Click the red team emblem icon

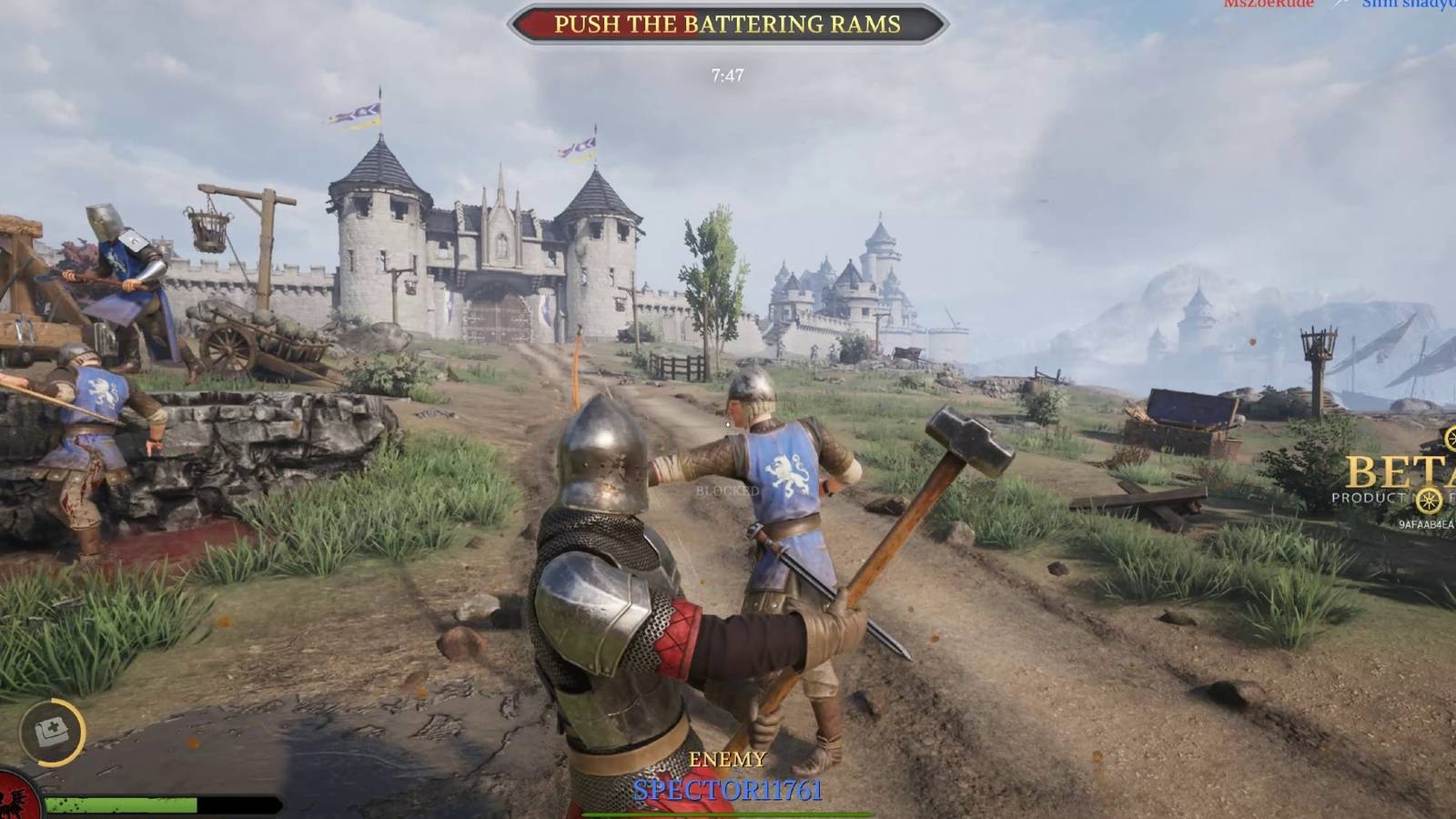tap(18, 803)
